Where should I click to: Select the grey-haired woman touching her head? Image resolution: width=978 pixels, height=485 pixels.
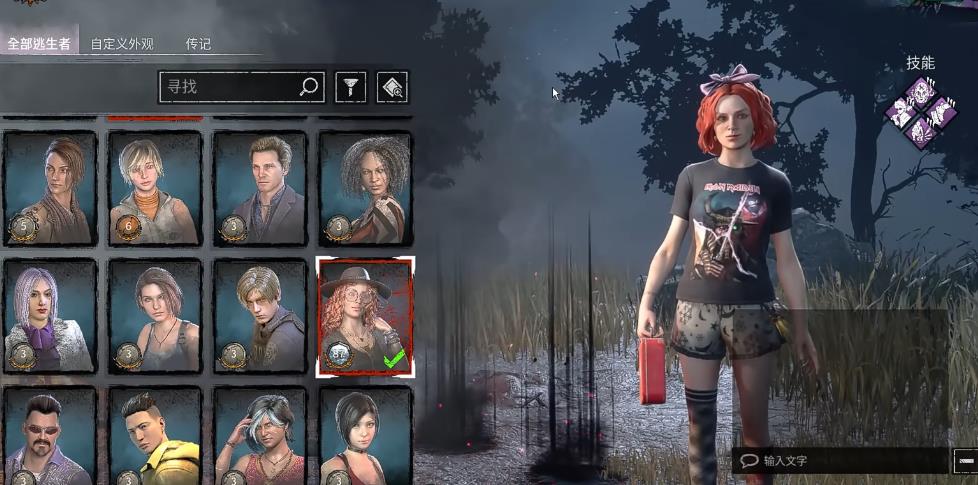tap(260, 436)
